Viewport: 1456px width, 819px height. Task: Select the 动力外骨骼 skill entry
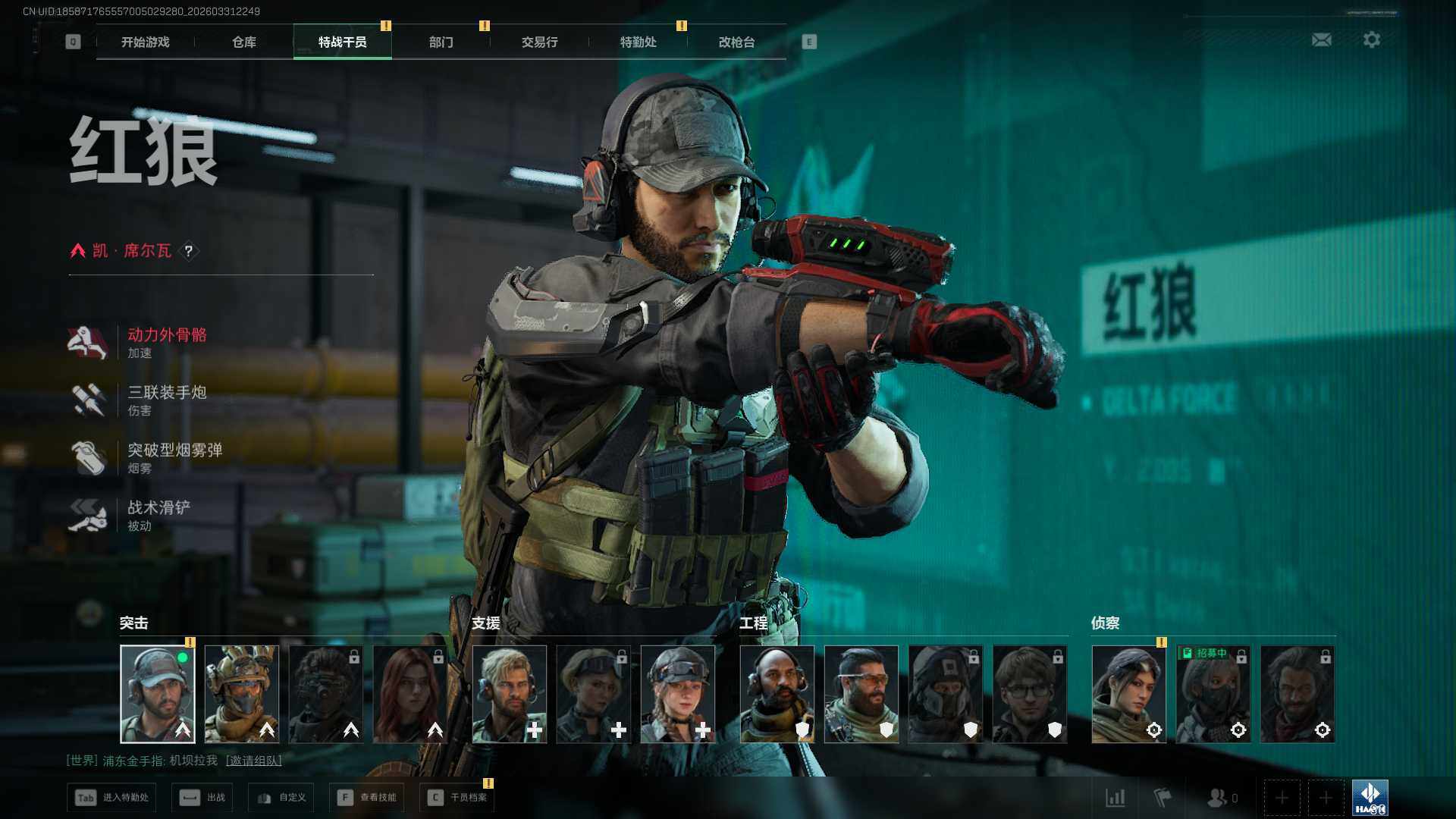(167, 342)
